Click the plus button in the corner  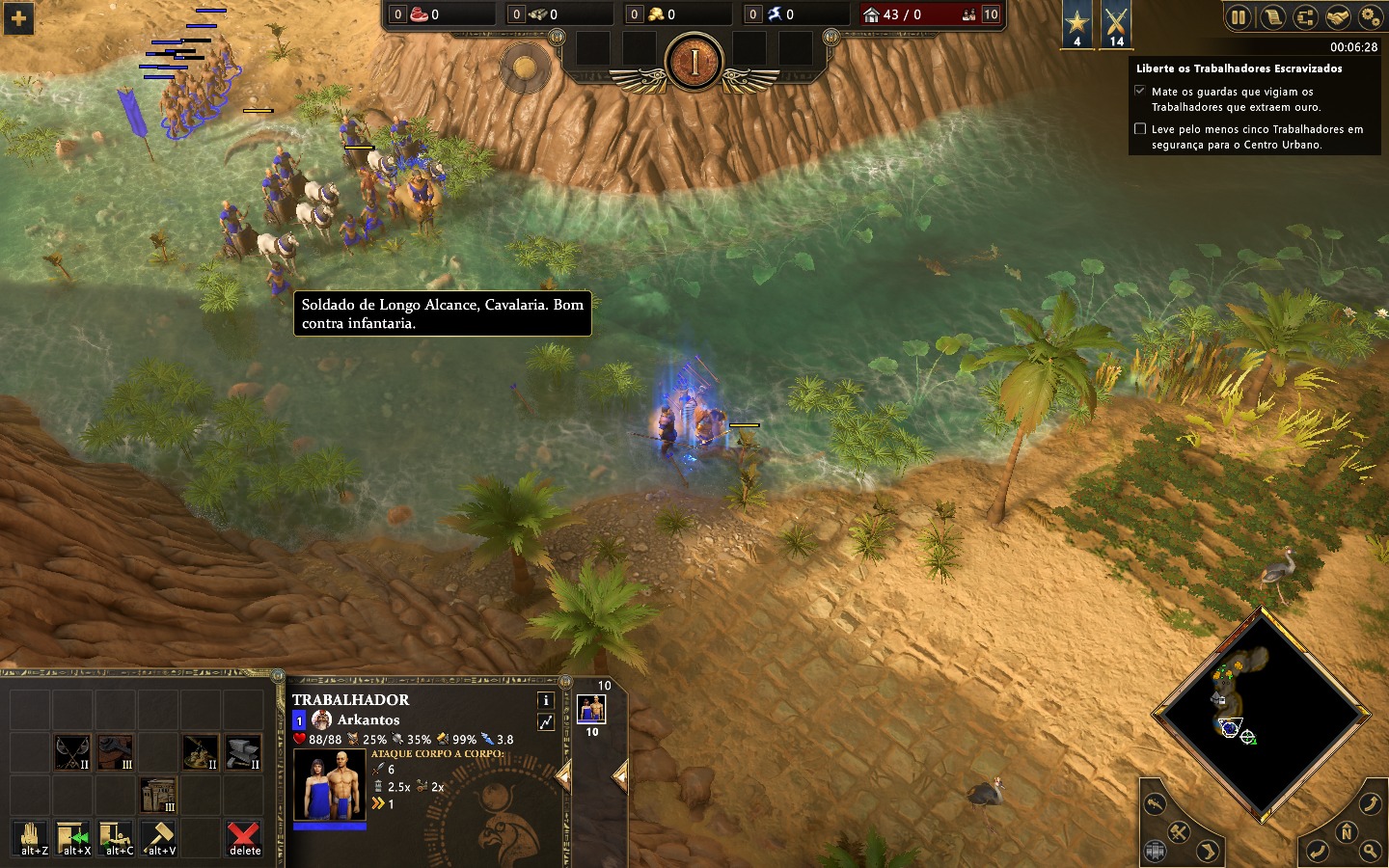pos(18,18)
